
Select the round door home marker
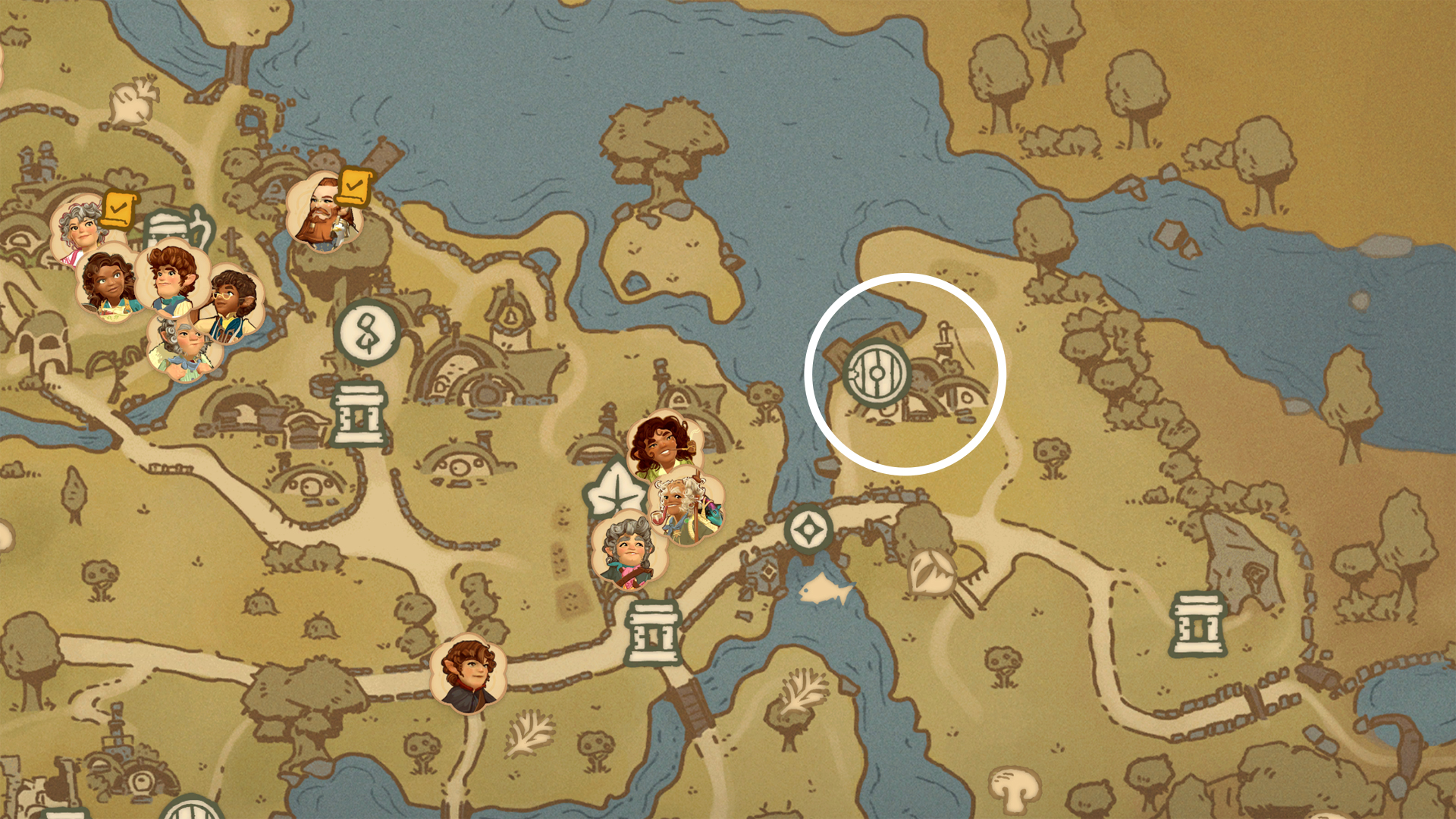pos(877,373)
